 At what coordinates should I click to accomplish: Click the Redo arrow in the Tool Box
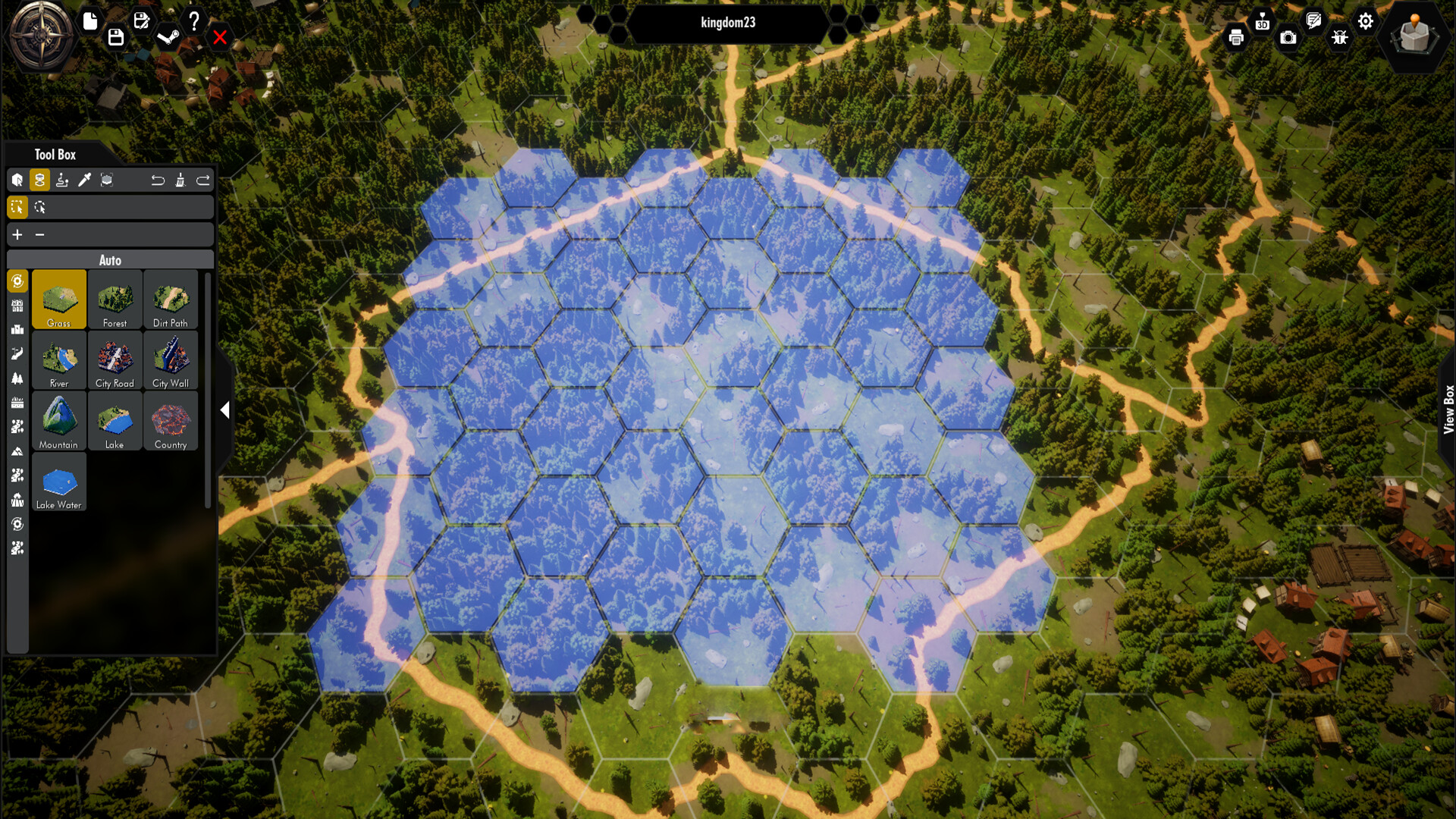click(202, 180)
